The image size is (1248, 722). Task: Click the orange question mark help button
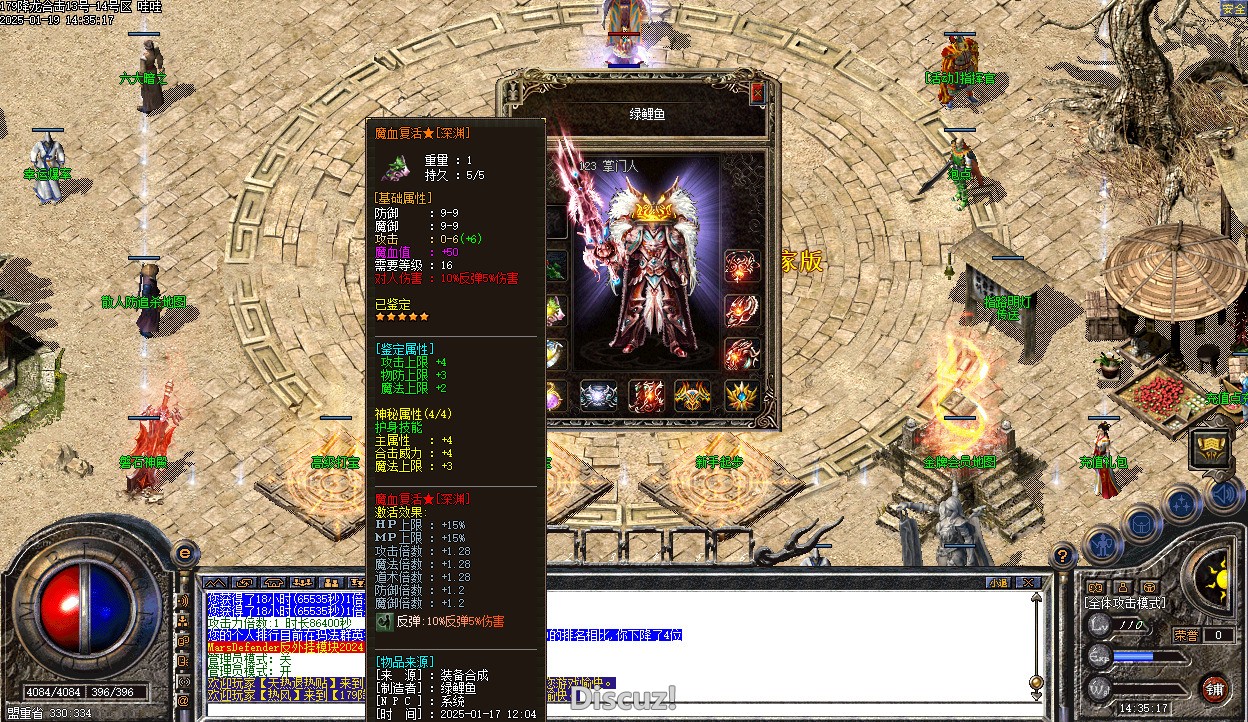pos(1063,556)
